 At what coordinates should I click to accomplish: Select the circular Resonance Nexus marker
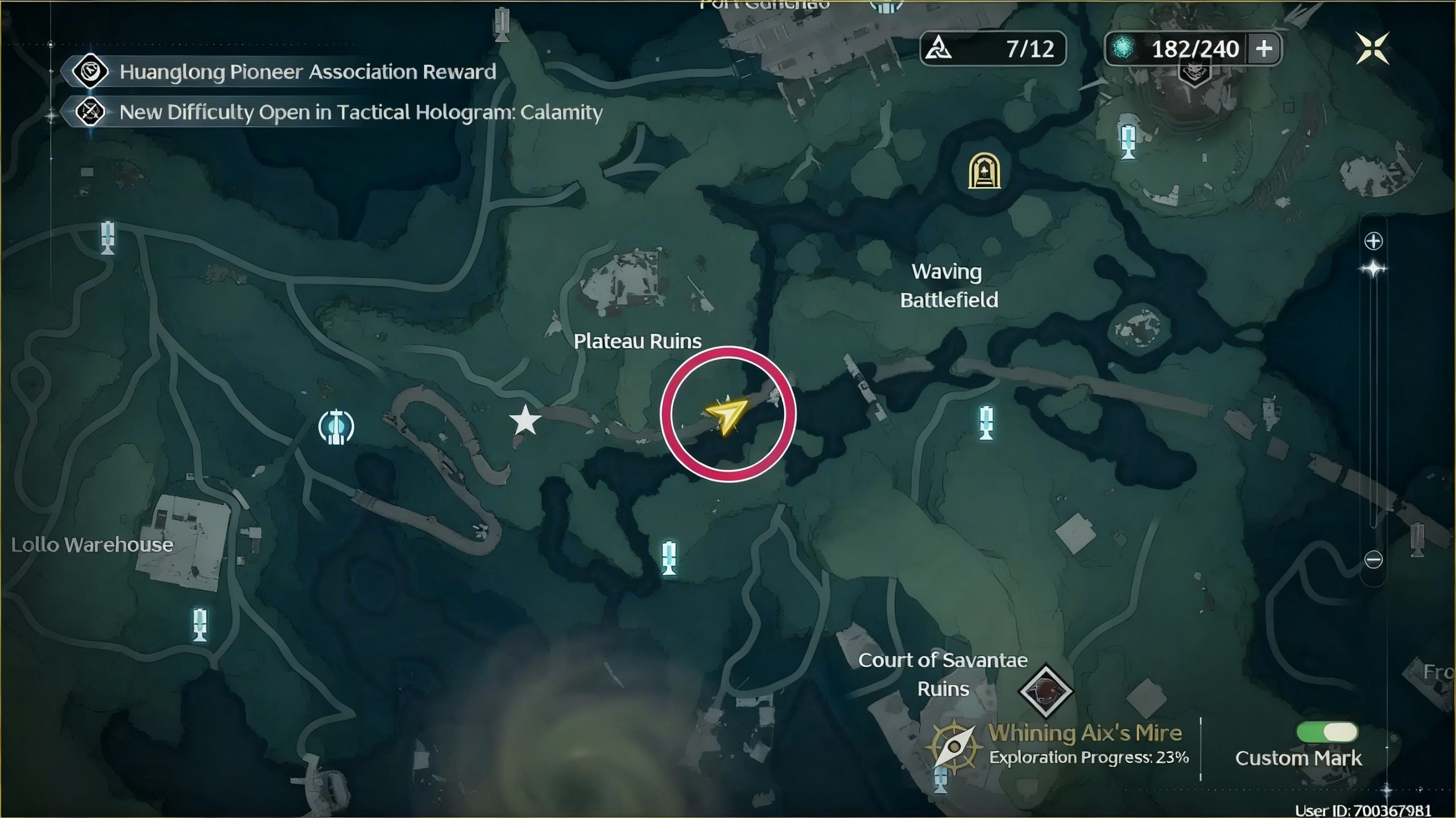[336, 427]
